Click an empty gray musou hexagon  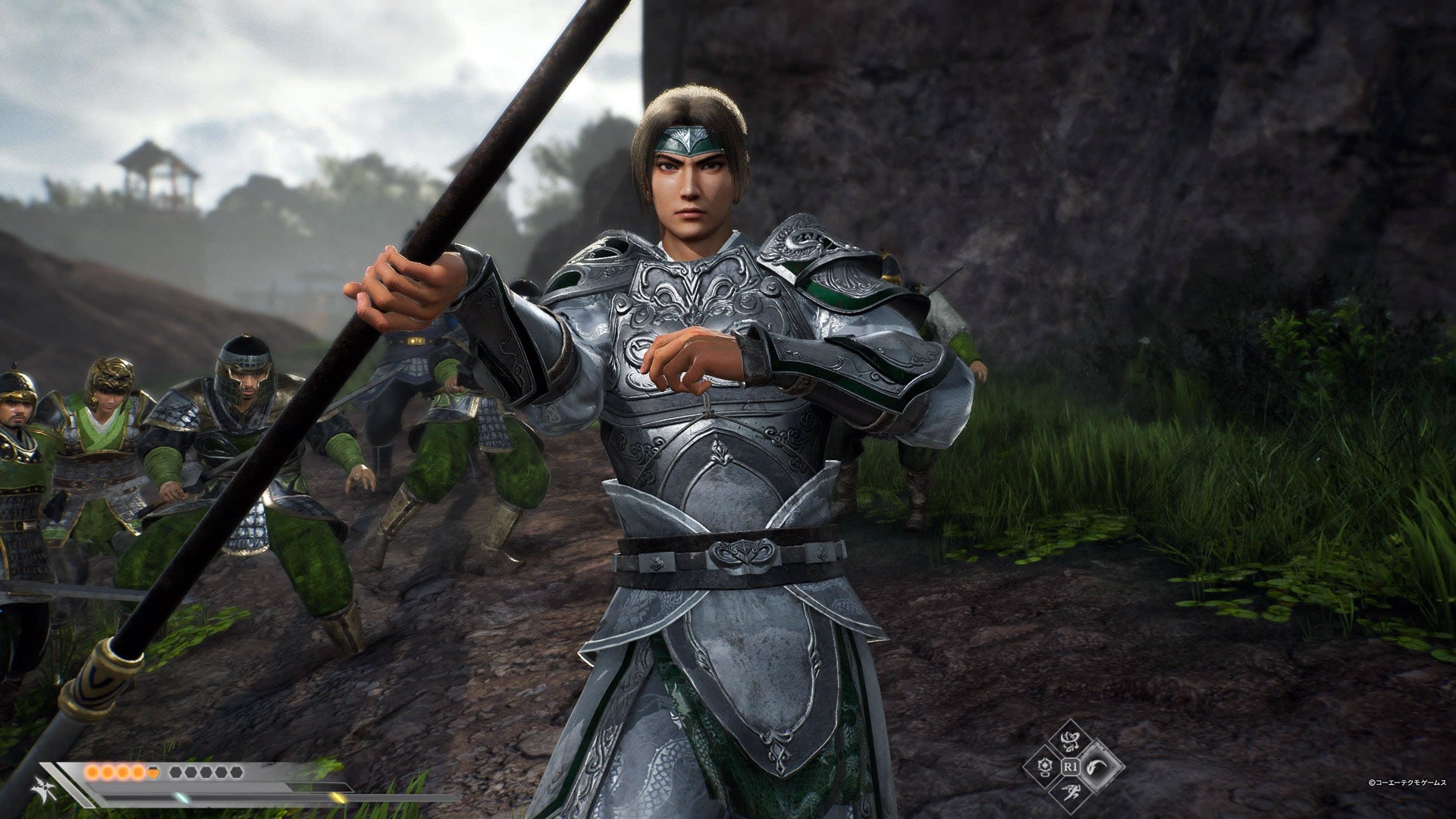176,772
